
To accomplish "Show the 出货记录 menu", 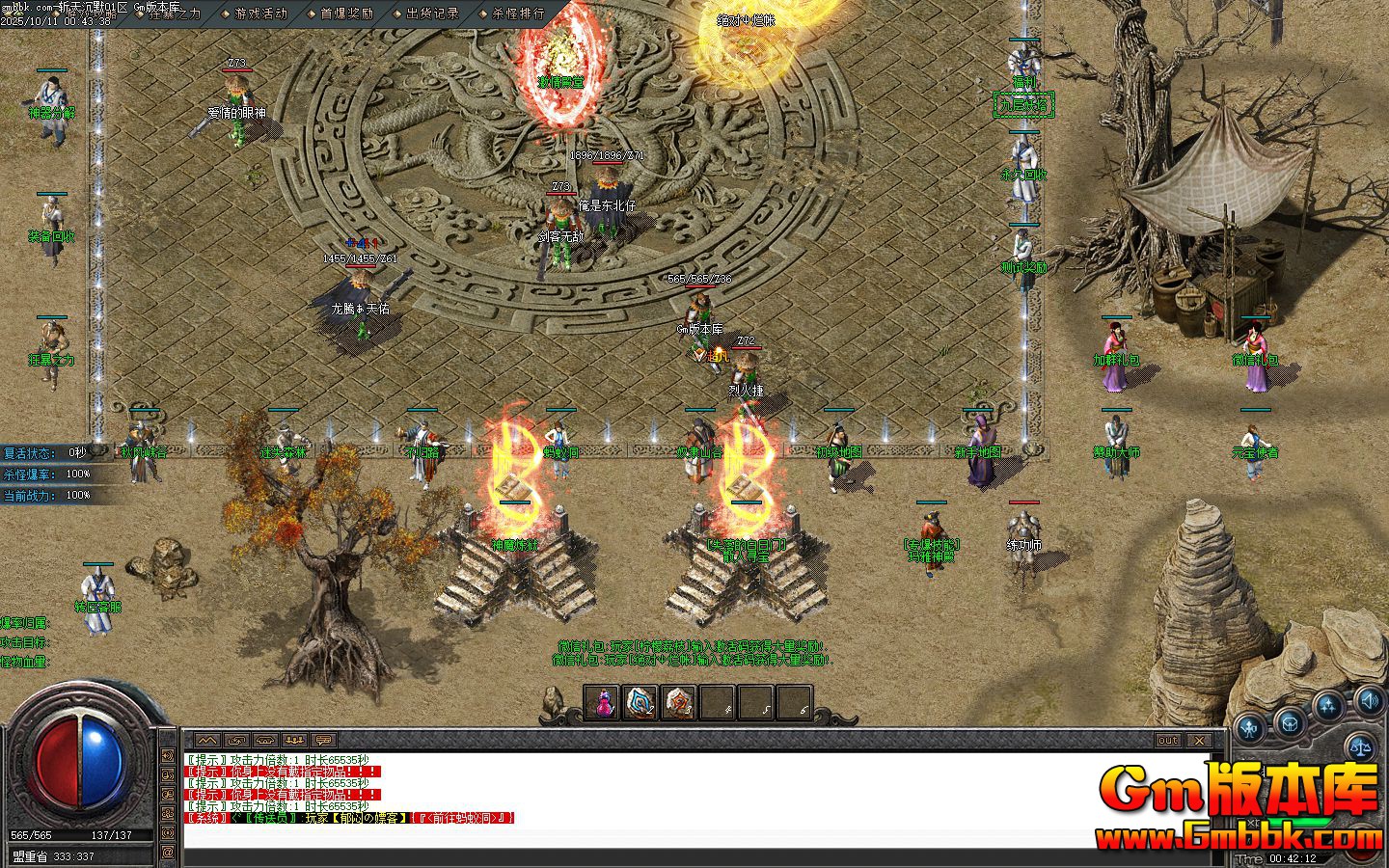I will point(432,14).
